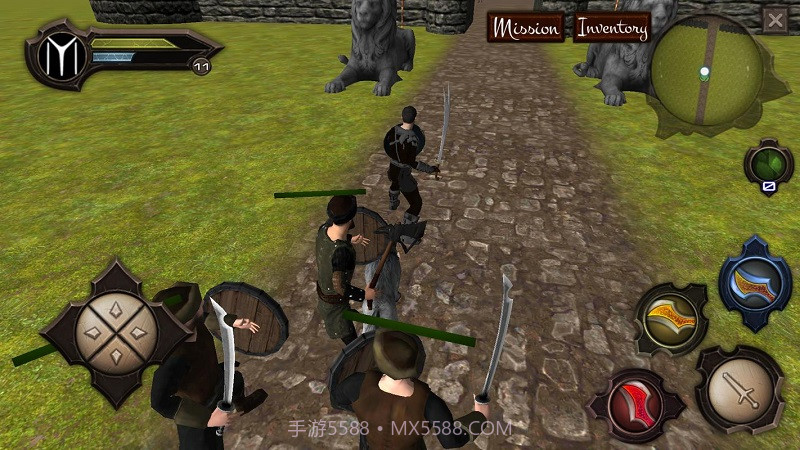This screenshot has width=800, height=450.
Task: Close the game with the X button
Action: (x=775, y=20)
